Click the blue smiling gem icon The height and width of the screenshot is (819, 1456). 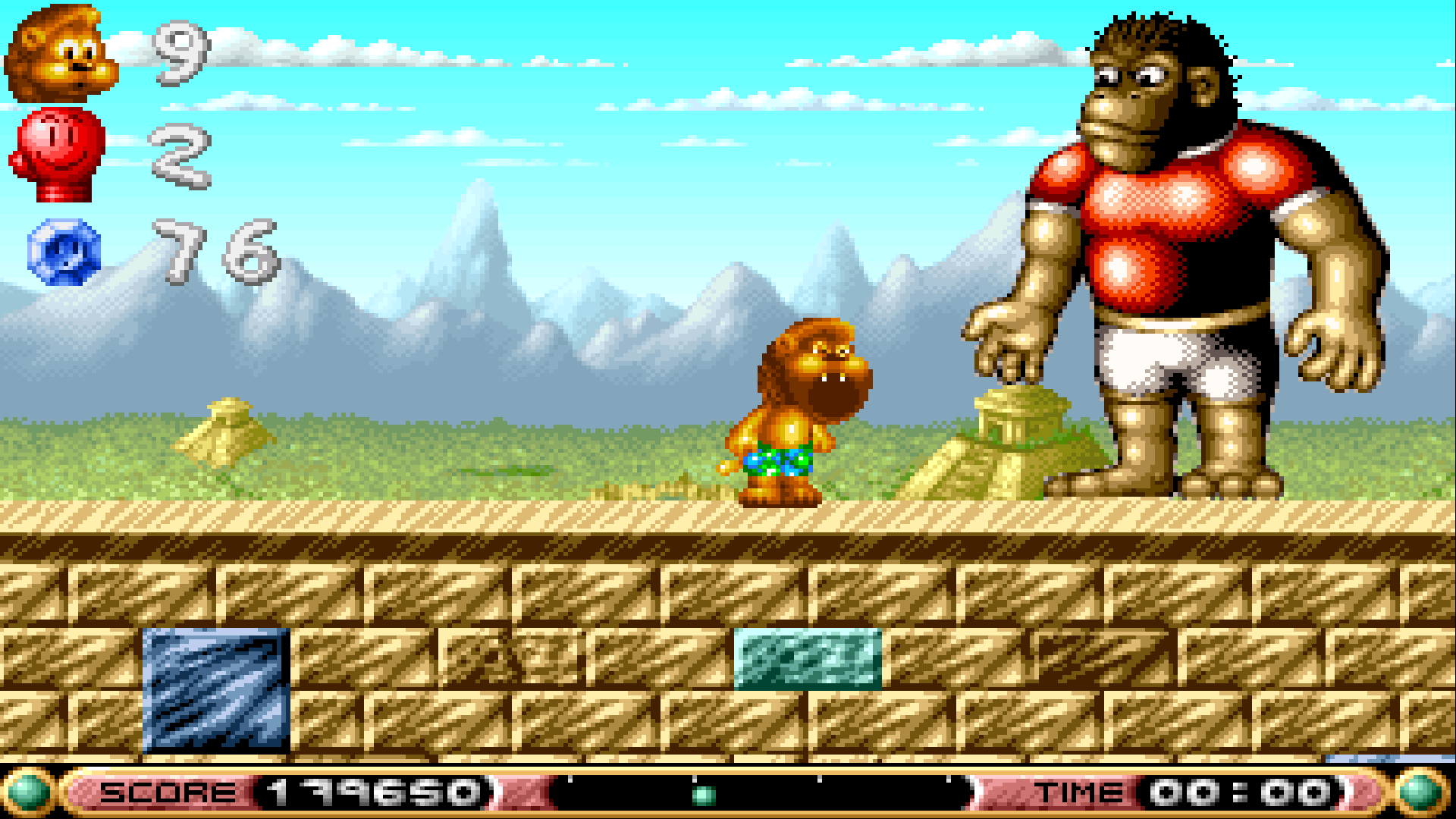click(64, 252)
